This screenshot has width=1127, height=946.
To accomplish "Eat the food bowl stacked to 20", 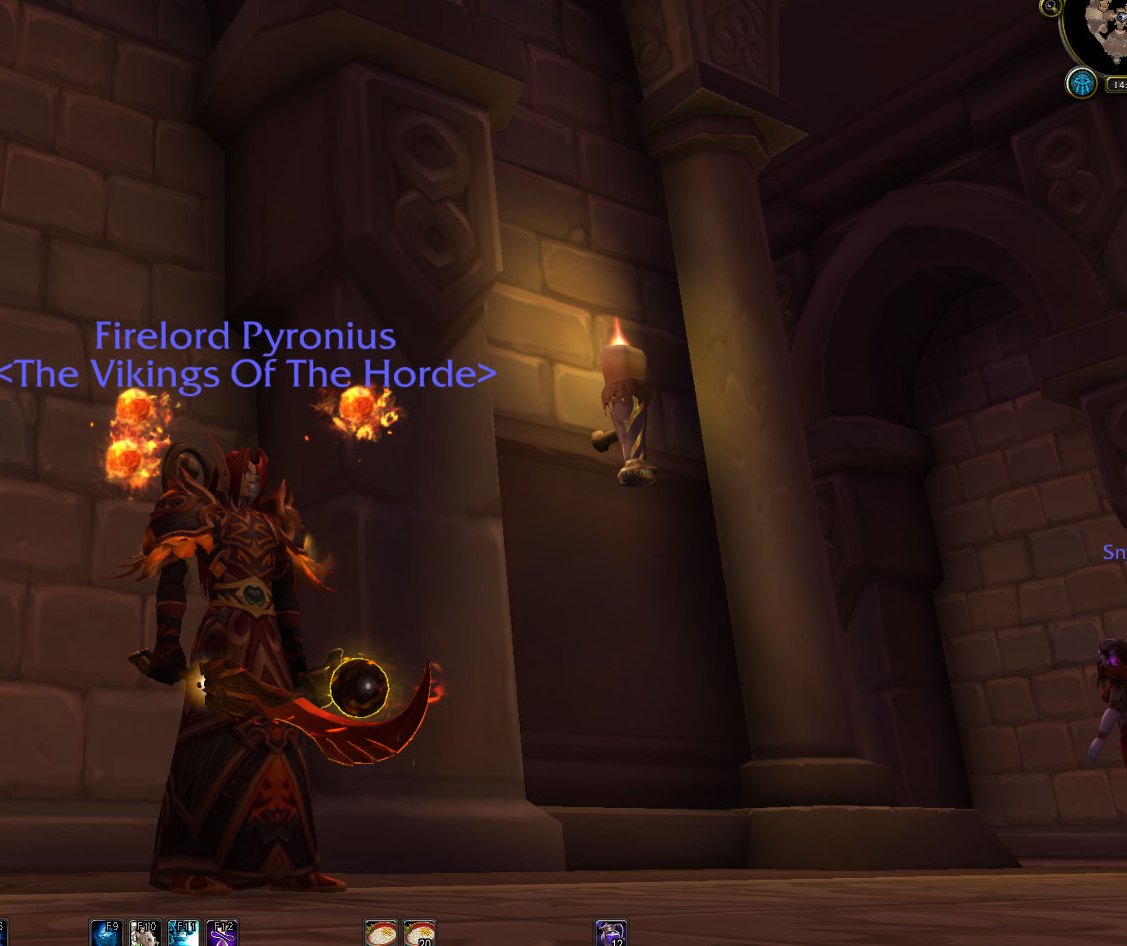I will 420,934.
